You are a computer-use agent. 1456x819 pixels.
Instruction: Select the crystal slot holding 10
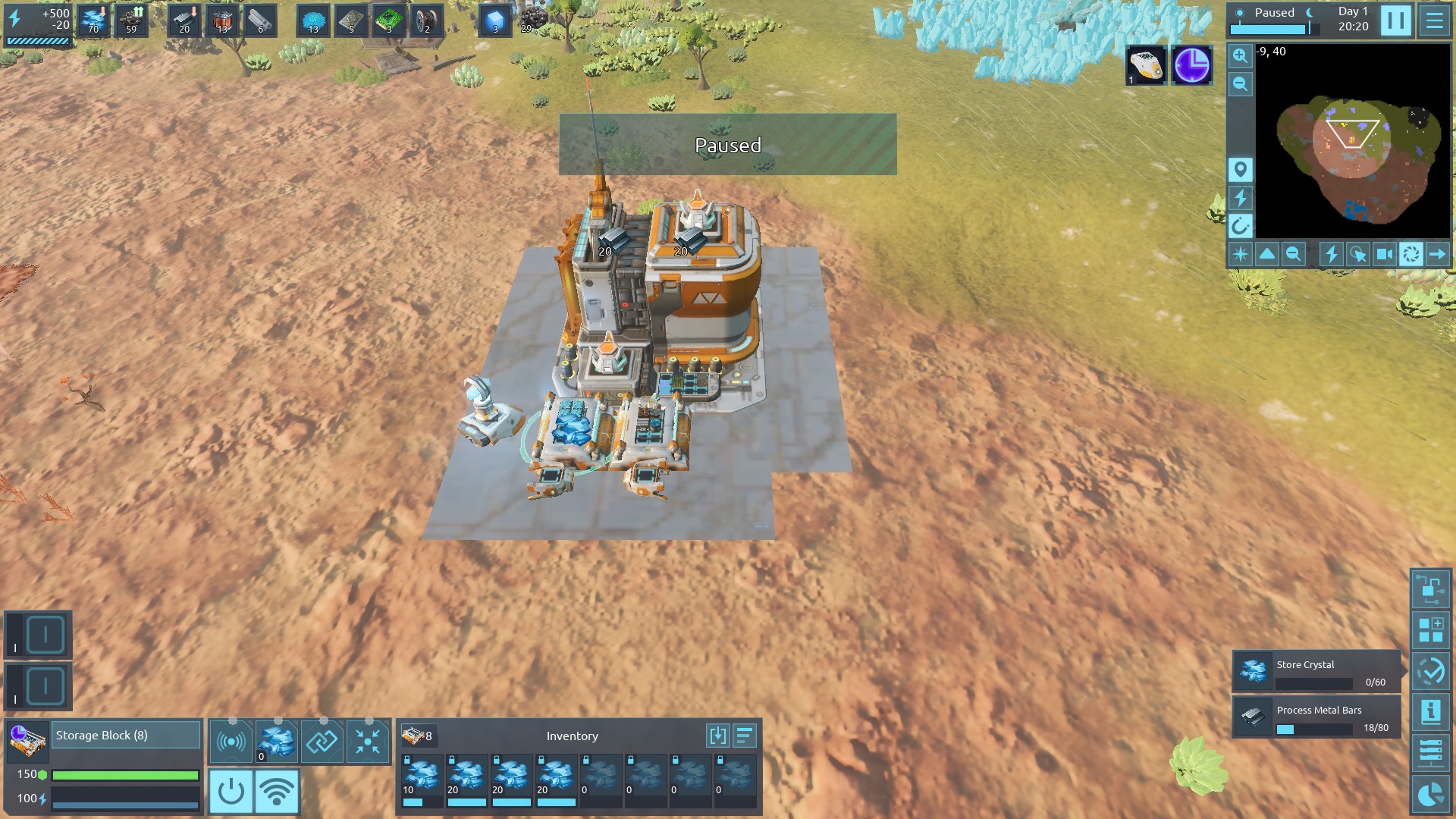click(422, 777)
